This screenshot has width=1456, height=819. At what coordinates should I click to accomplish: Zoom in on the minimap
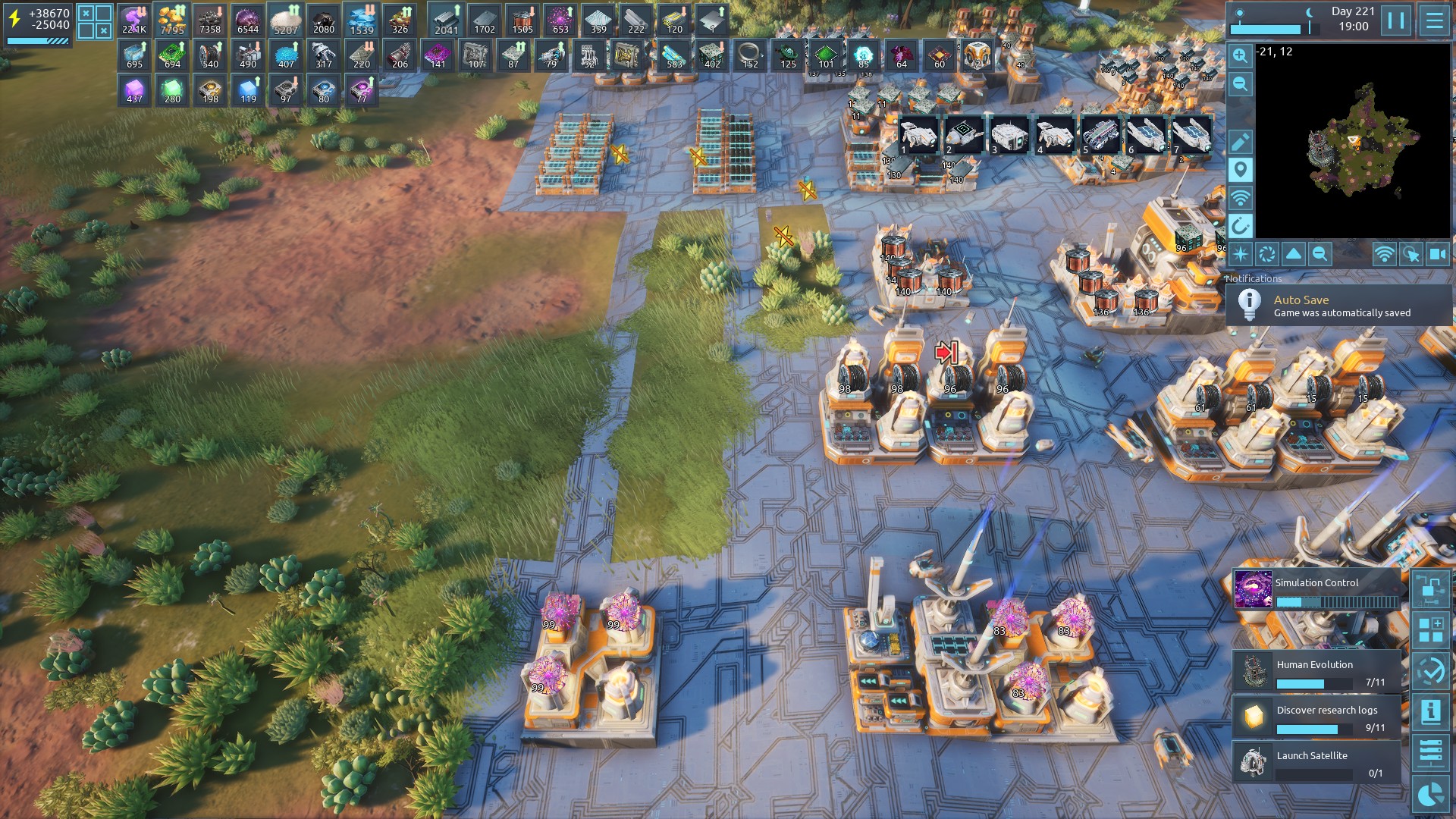1241,55
